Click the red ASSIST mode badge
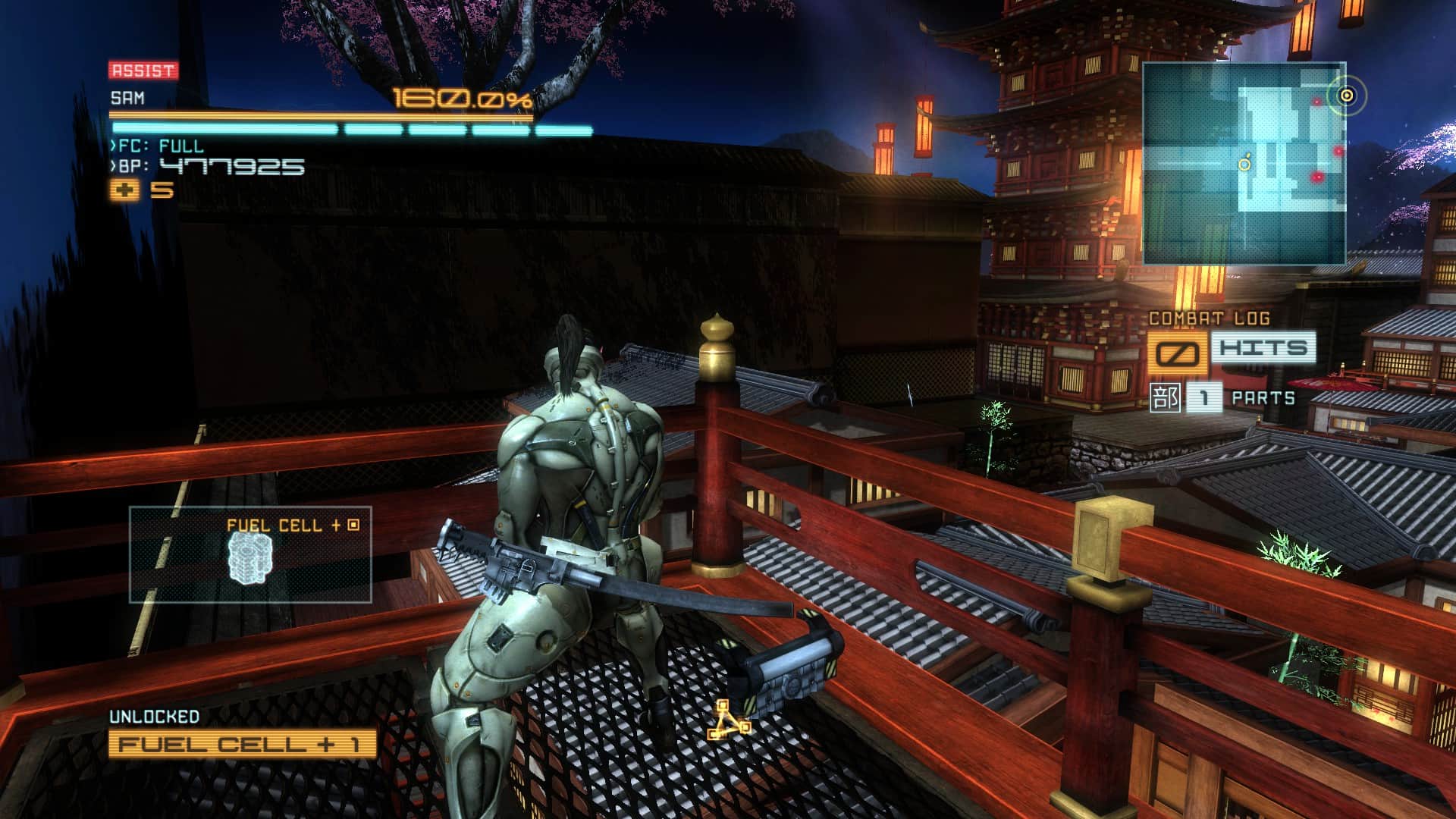1456x819 pixels. (143, 71)
